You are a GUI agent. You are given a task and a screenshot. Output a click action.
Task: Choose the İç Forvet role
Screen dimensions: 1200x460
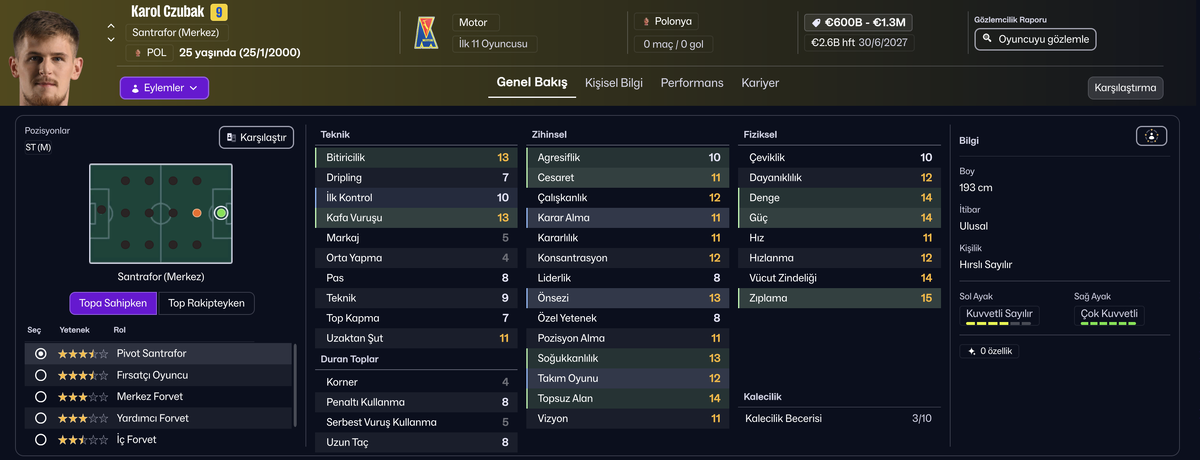[x=41, y=440]
